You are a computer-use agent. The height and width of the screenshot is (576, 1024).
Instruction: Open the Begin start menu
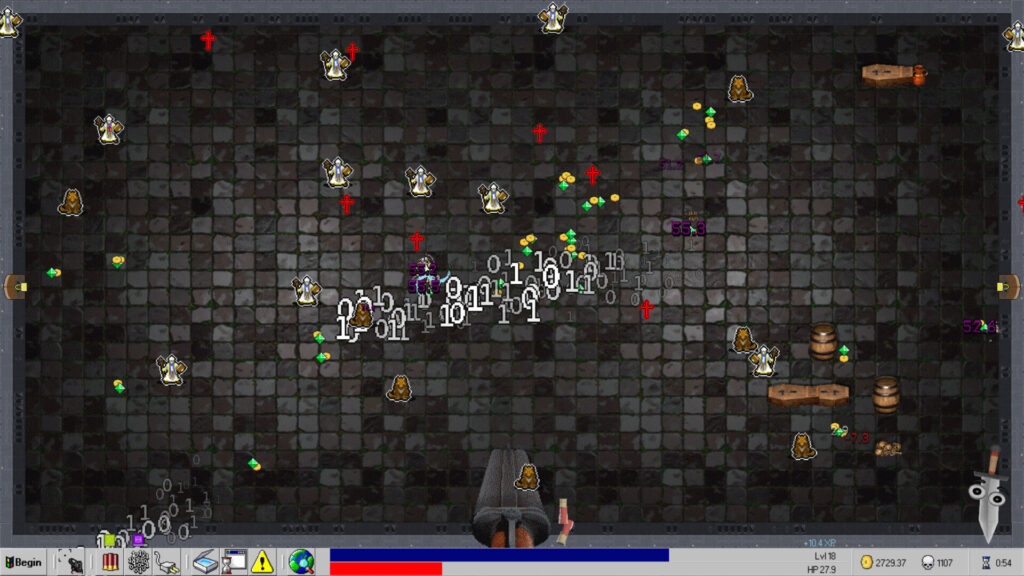(x=24, y=562)
